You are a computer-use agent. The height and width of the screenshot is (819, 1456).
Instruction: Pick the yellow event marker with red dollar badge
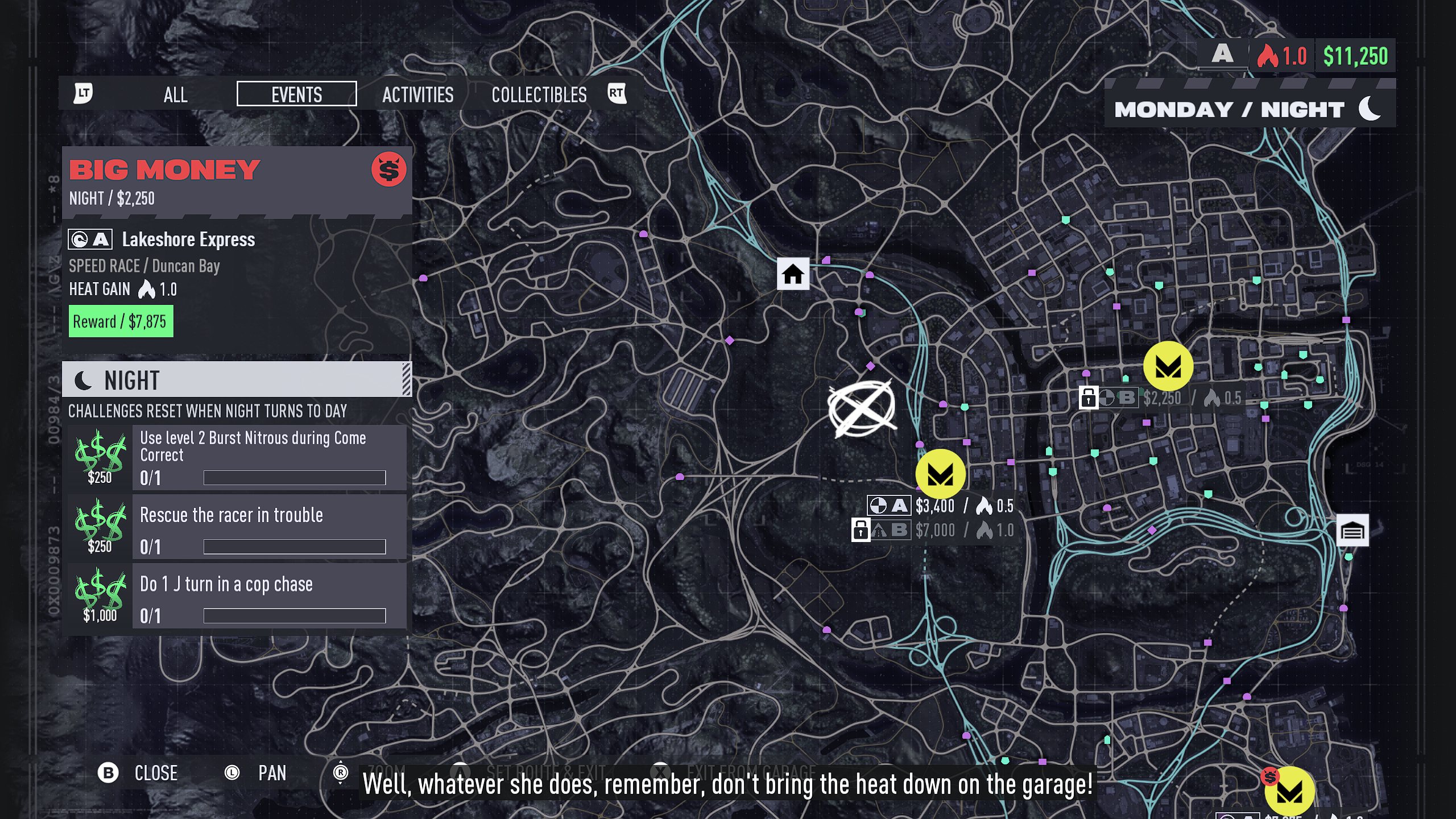(1289, 792)
